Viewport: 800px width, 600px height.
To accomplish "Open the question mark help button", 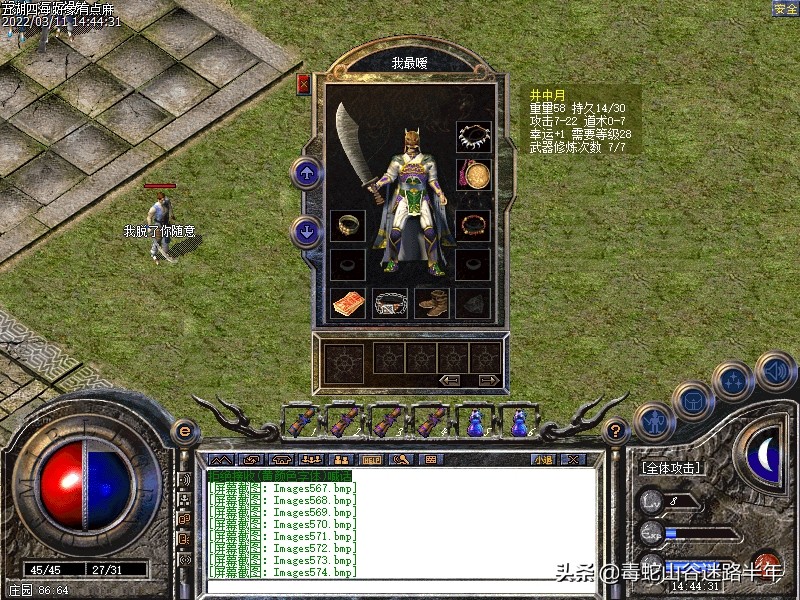I will click(x=617, y=432).
